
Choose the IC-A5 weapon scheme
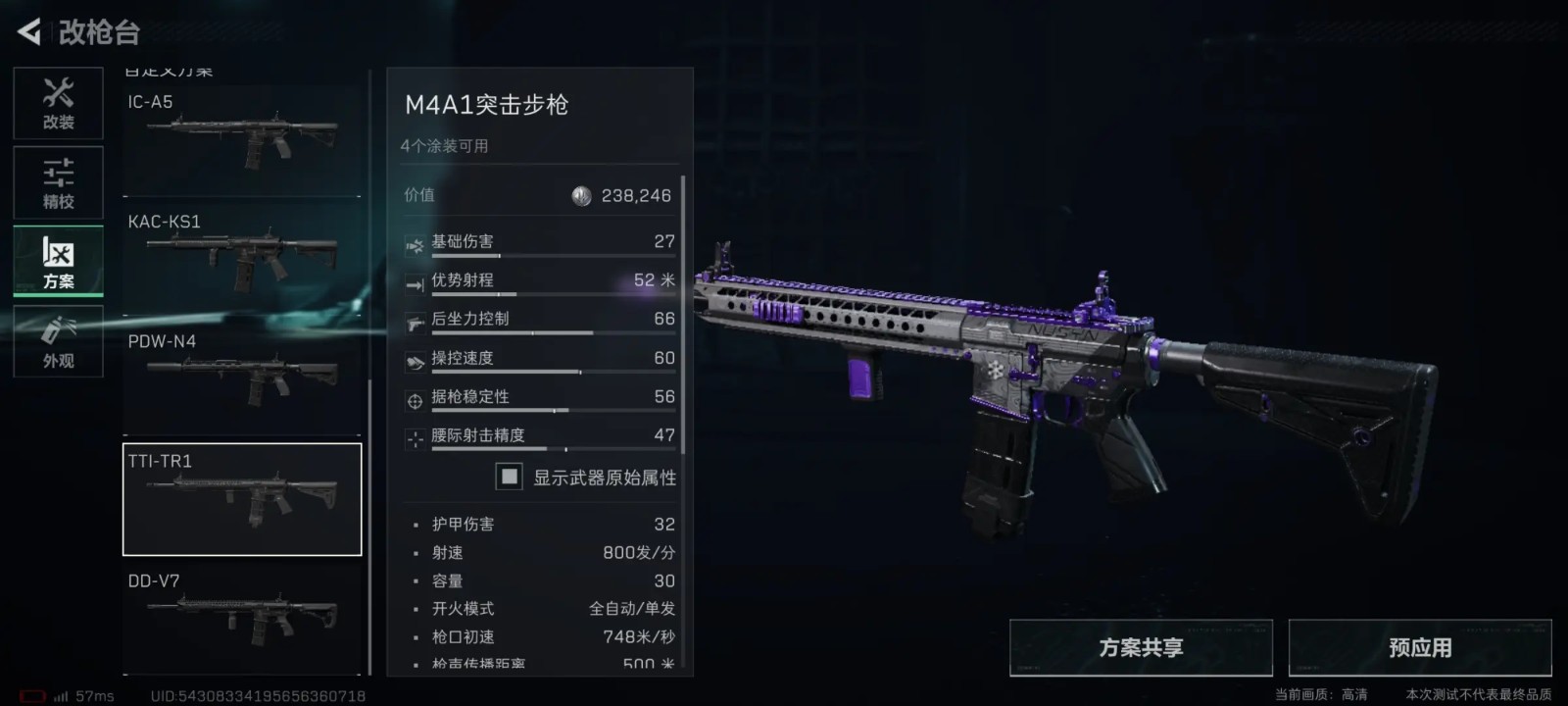pyautogui.click(x=242, y=139)
